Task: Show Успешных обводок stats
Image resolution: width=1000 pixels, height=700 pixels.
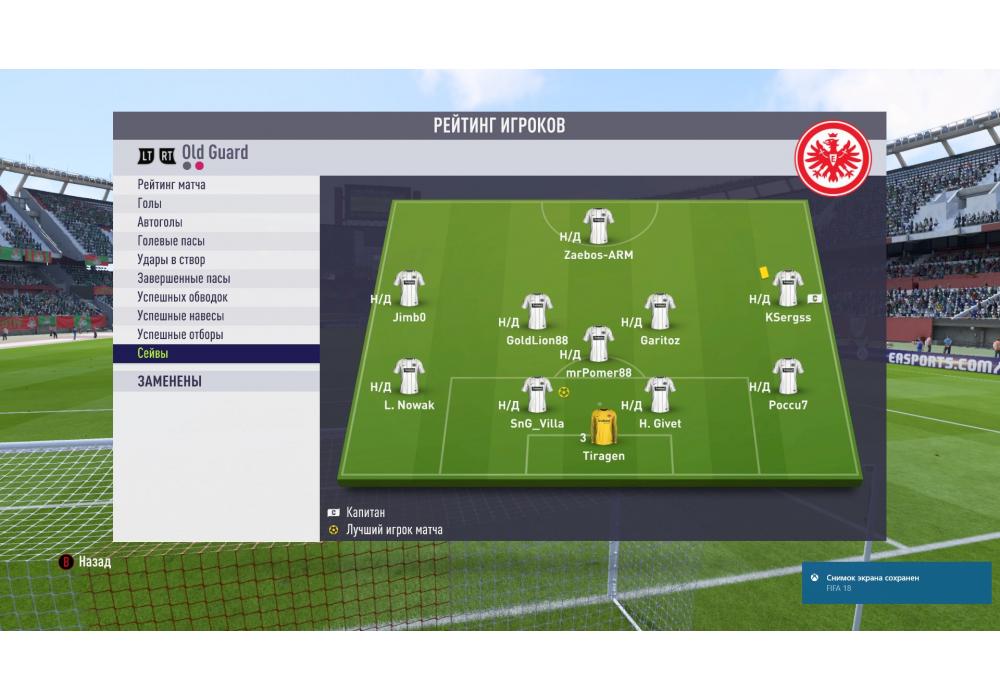Action: pyautogui.click(x=182, y=297)
